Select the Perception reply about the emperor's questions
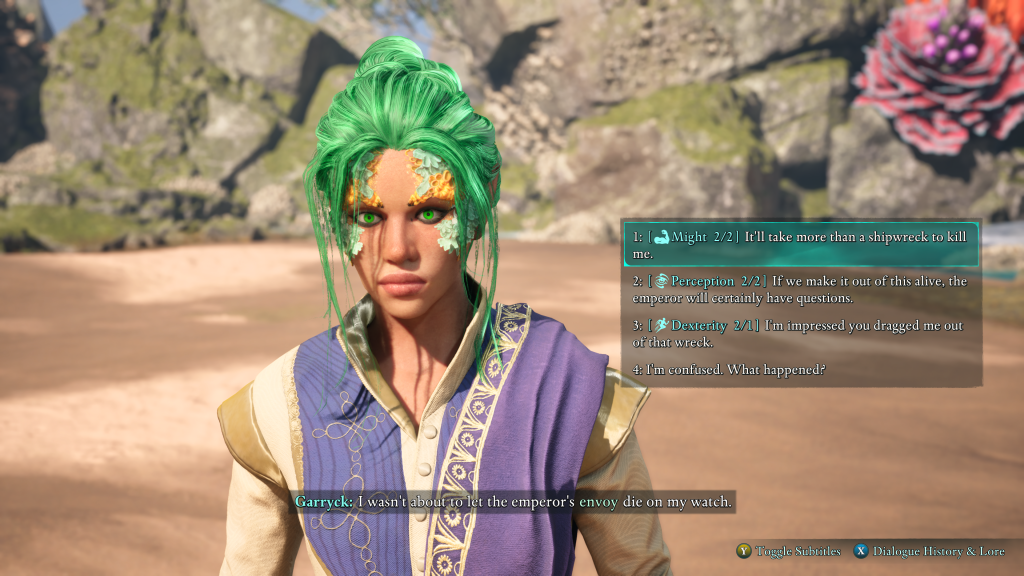Screen dimensions: 1024x576 [800, 290]
